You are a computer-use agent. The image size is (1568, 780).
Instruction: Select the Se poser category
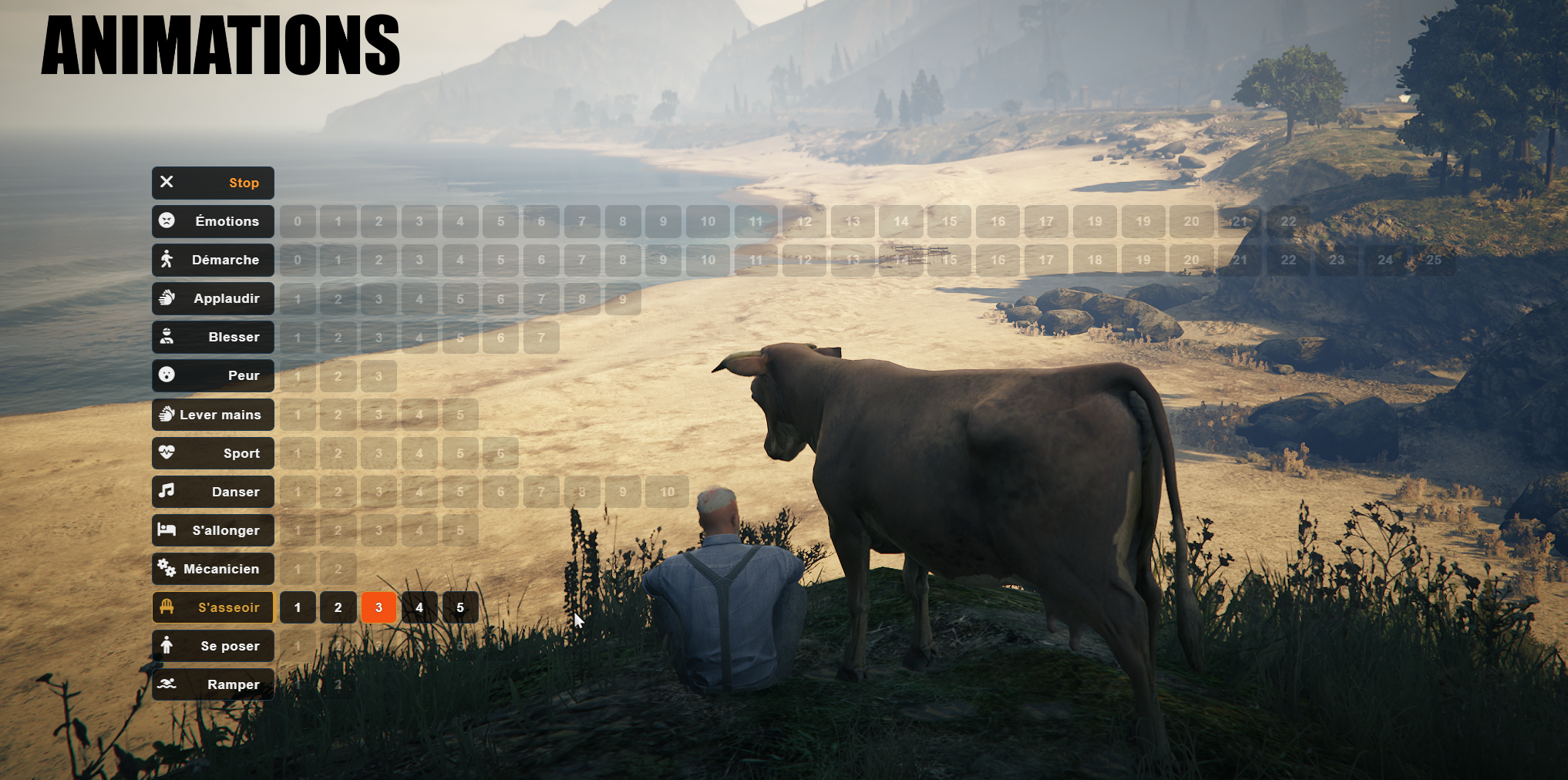213,646
